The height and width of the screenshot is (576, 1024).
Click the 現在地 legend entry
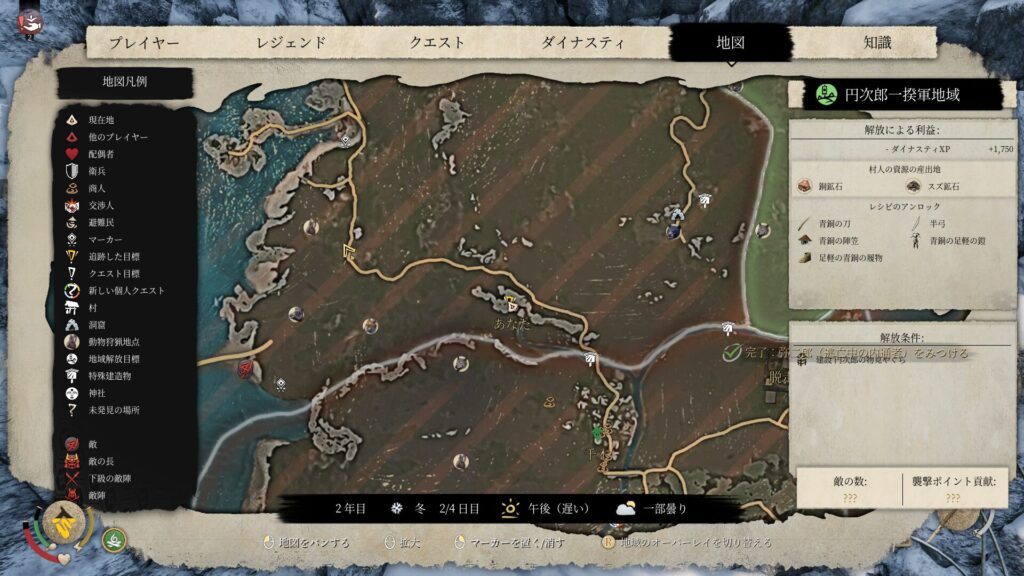tap(100, 119)
